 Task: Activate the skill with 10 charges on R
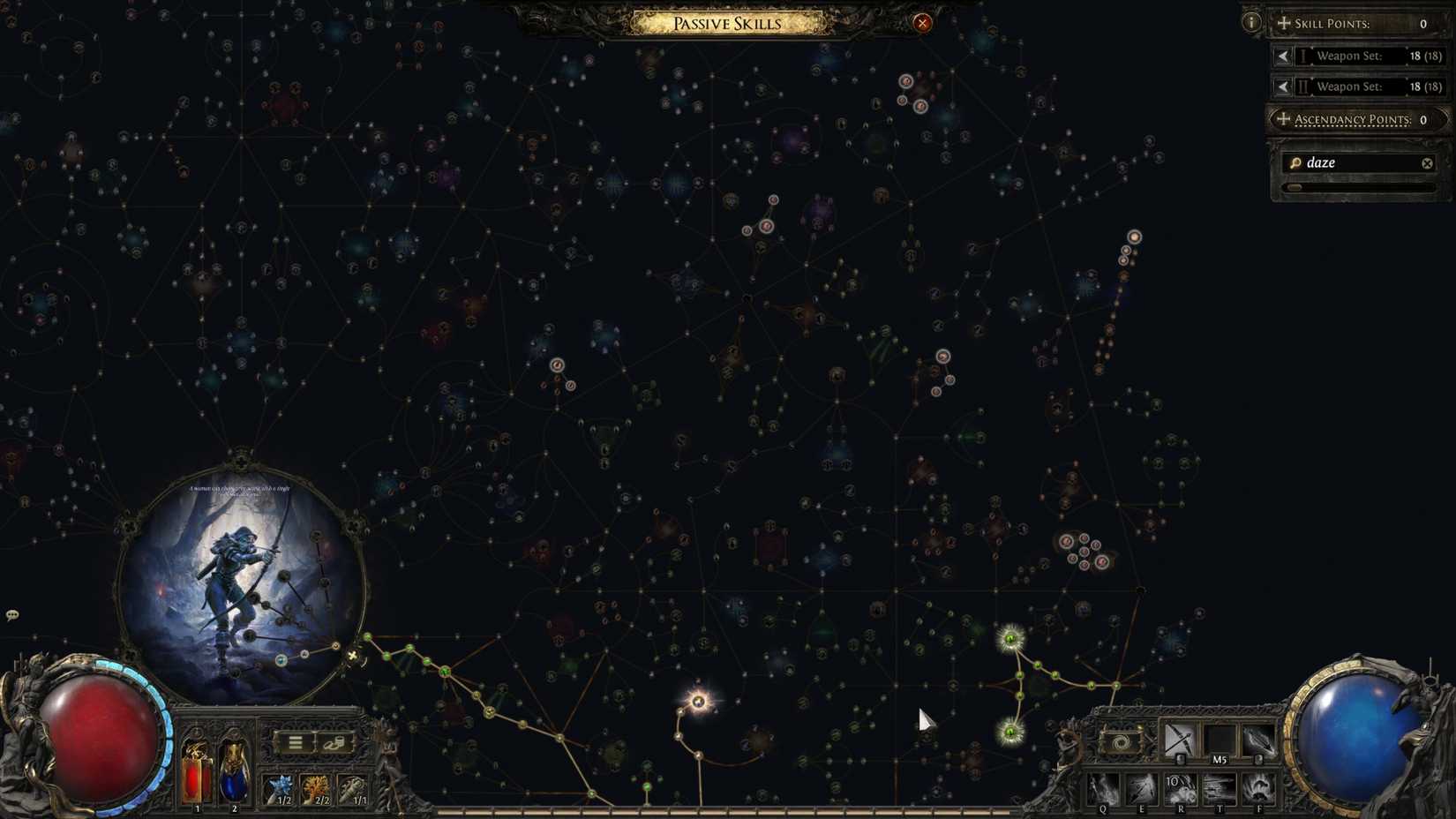pos(1182,788)
